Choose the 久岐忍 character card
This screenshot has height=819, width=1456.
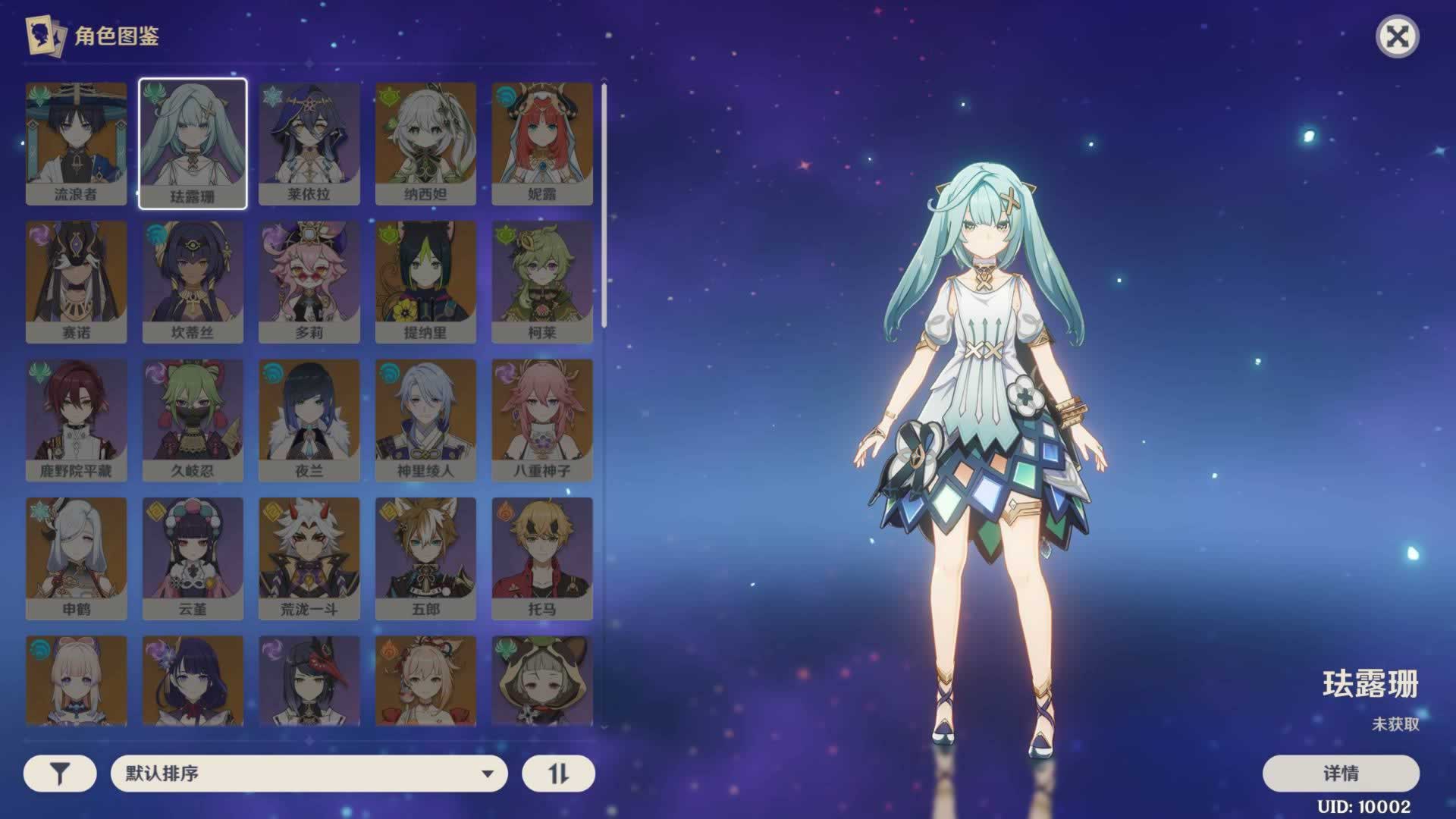pos(193,419)
